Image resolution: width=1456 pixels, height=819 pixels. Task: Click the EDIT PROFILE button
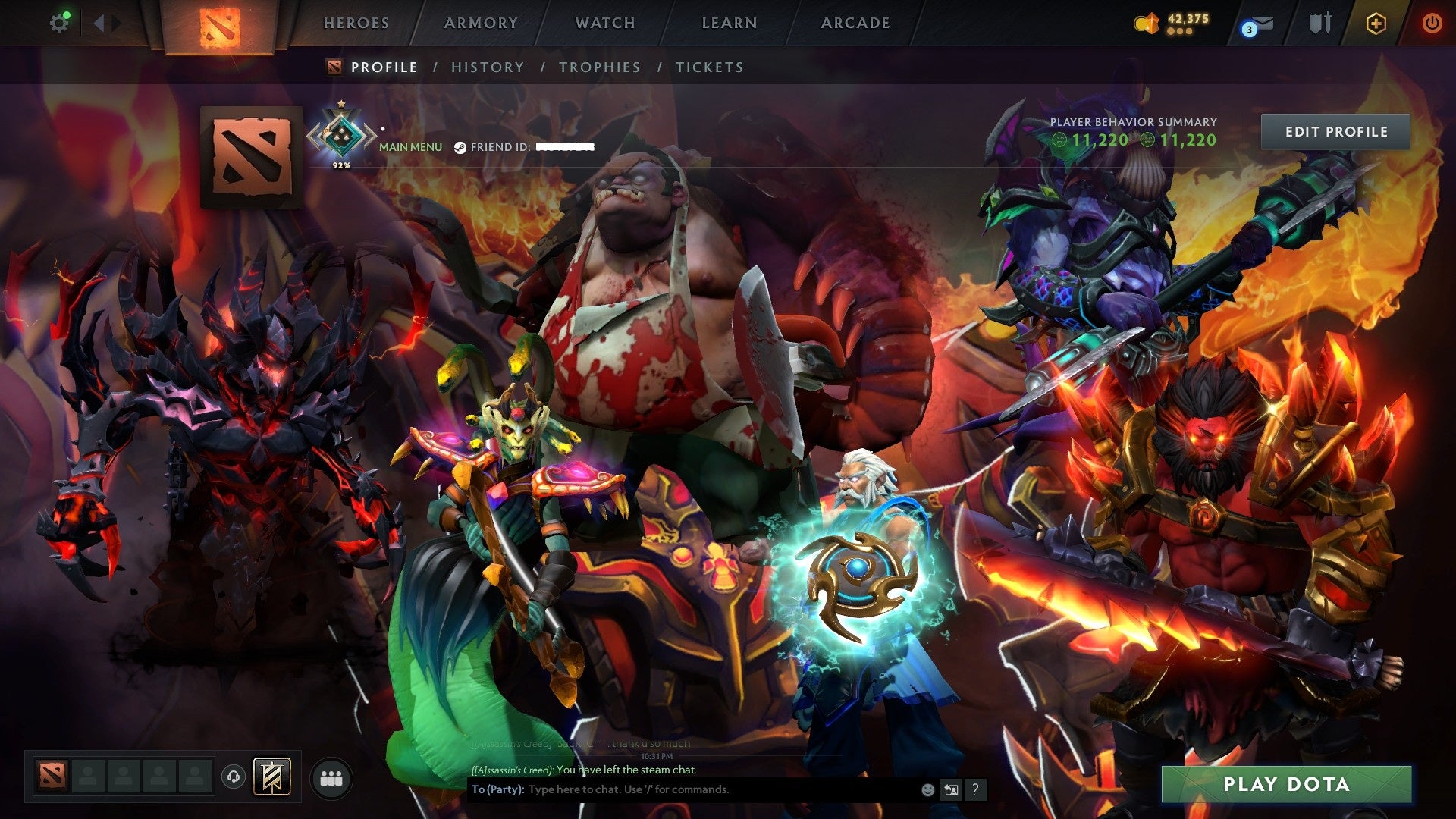click(1335, 131)
